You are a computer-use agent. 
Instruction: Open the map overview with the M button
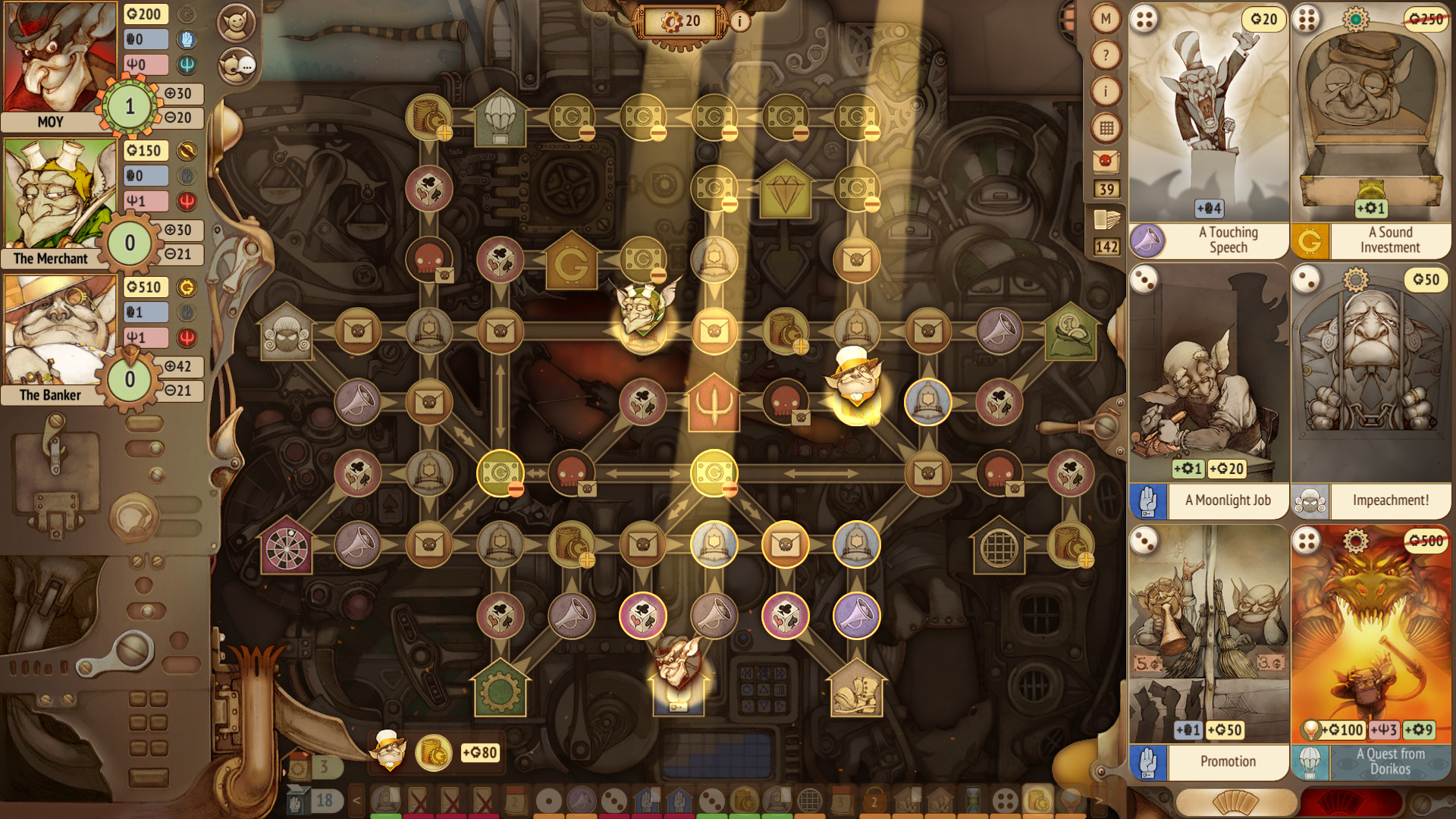(x=1105, y=18)
